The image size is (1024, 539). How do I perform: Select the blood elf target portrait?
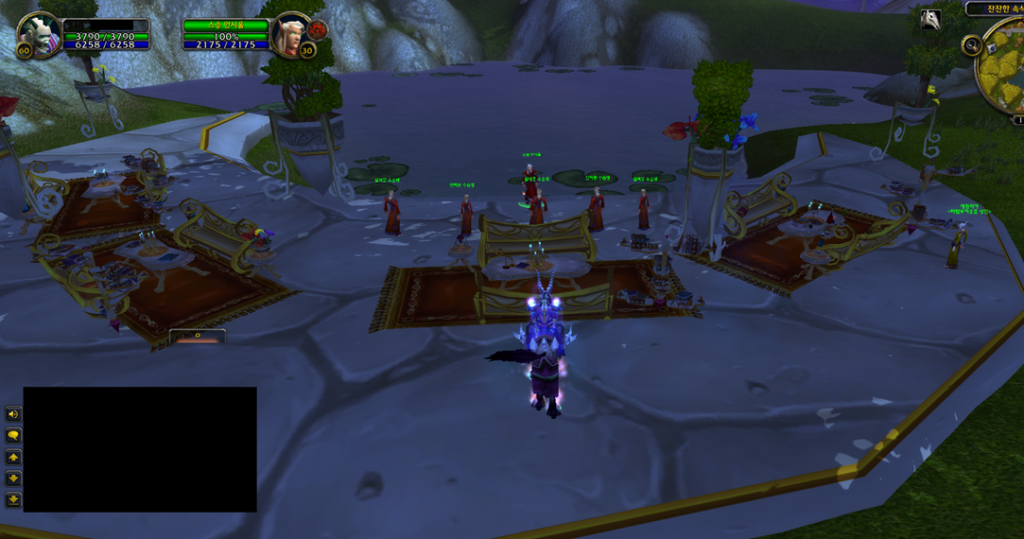pos(290,35)
